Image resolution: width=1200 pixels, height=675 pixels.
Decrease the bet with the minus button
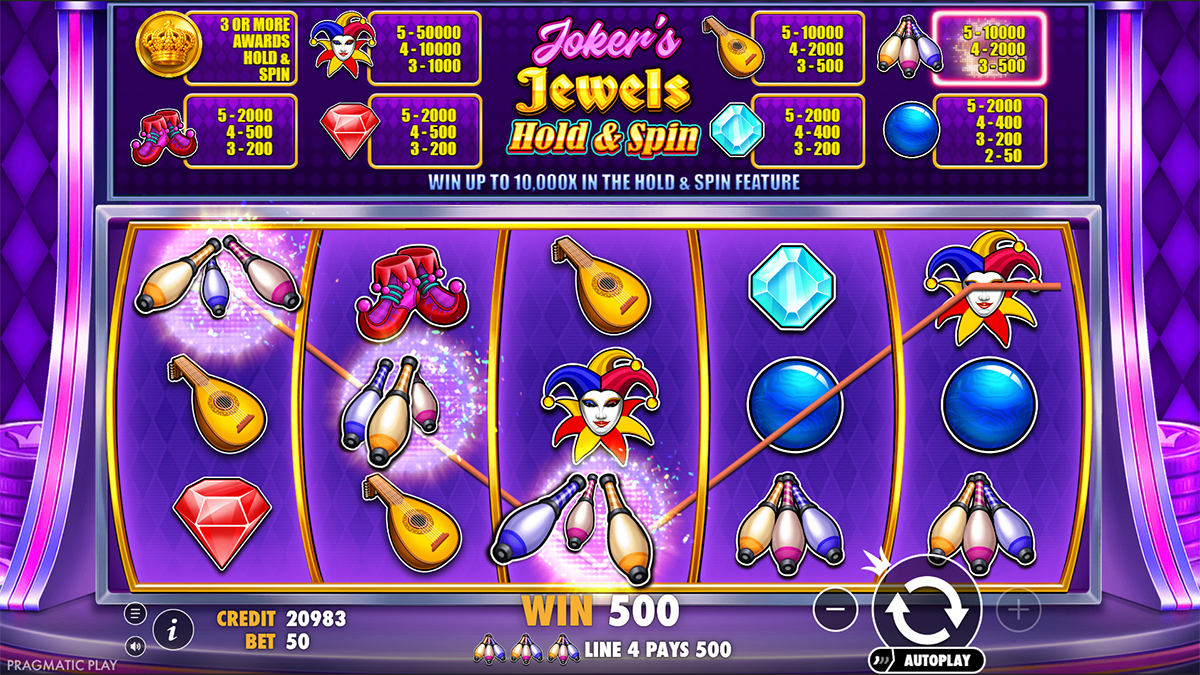836,607
